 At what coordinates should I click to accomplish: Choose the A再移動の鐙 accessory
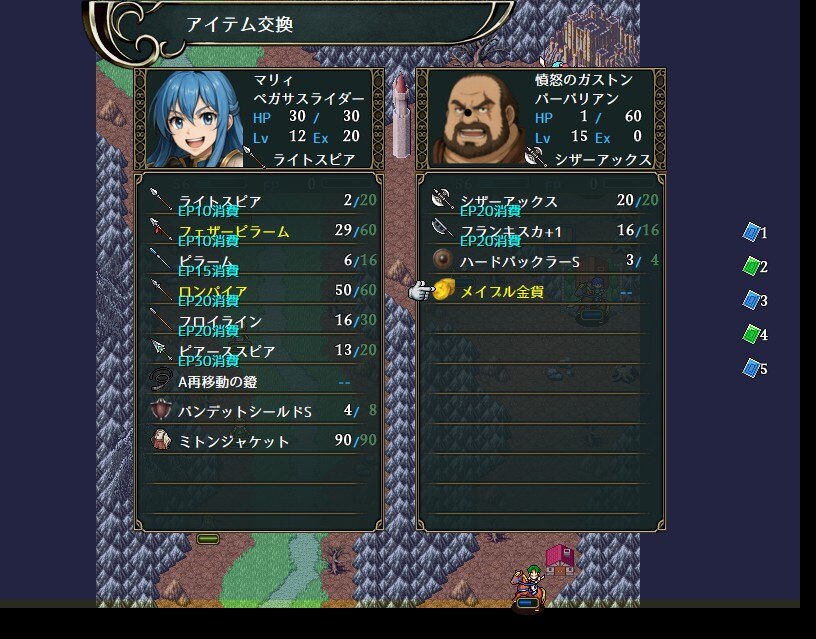(256, 381)
